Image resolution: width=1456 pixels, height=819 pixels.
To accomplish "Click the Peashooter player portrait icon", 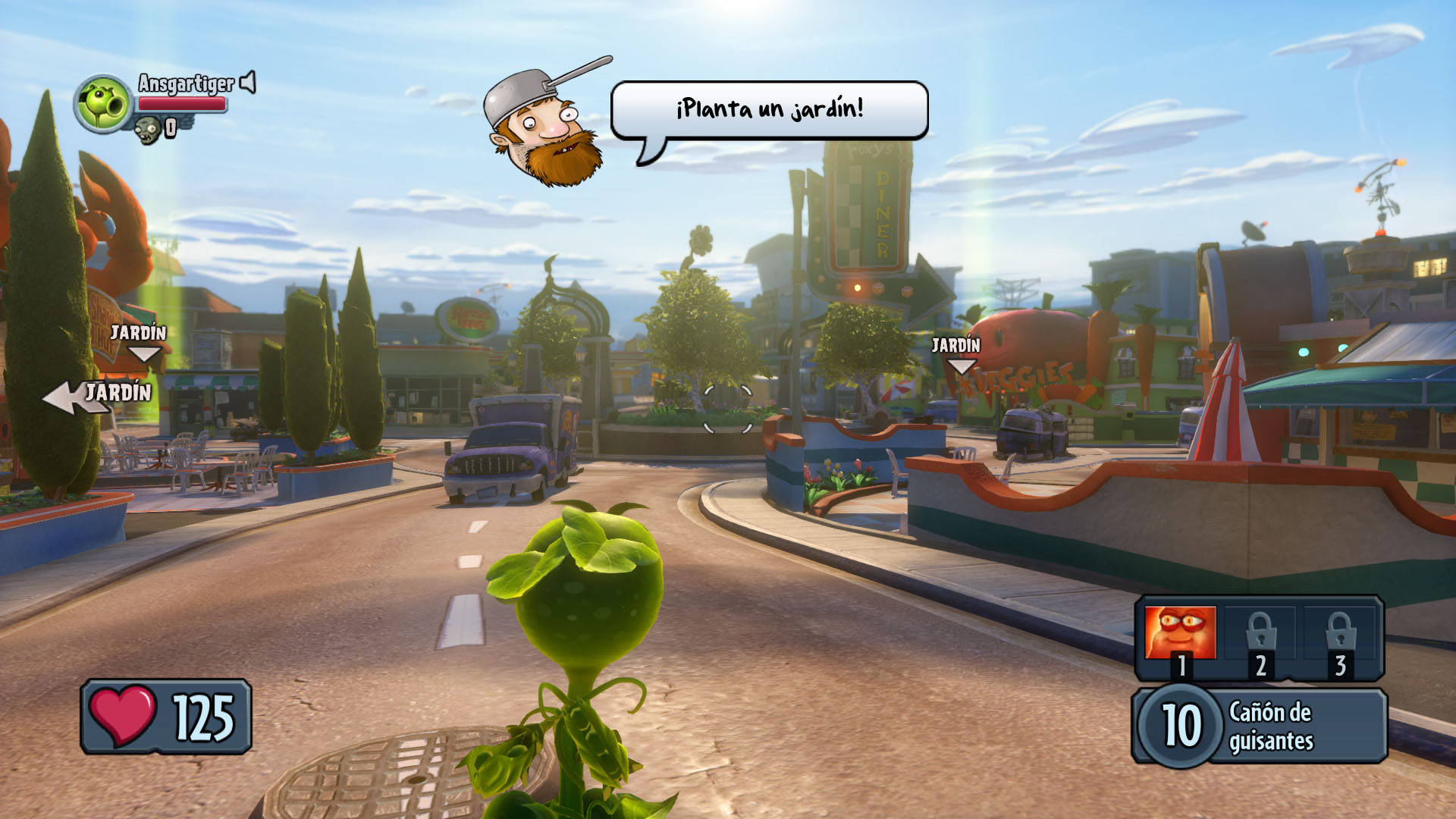I will [104, 104].
